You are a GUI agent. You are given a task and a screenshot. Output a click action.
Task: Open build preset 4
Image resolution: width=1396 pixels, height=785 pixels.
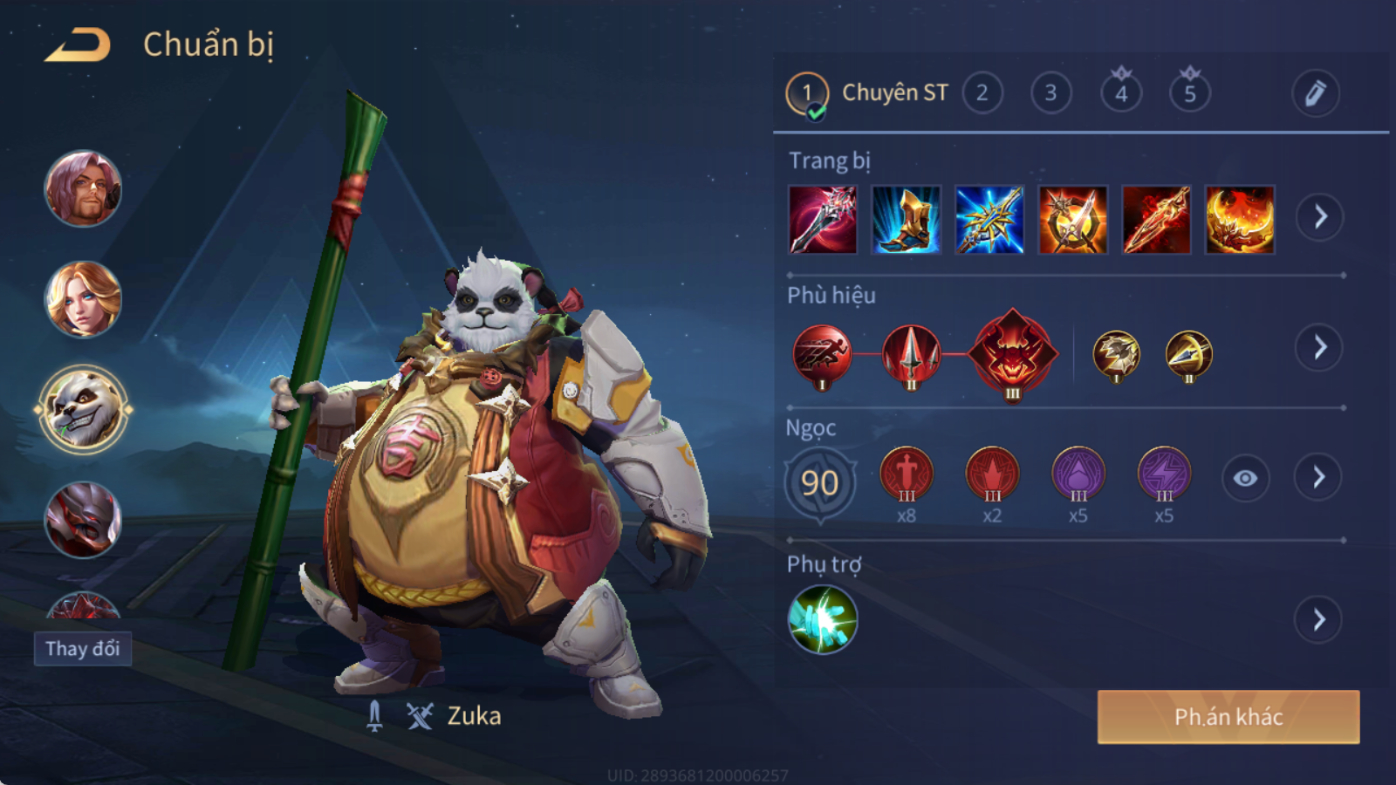pos(1121,94)
